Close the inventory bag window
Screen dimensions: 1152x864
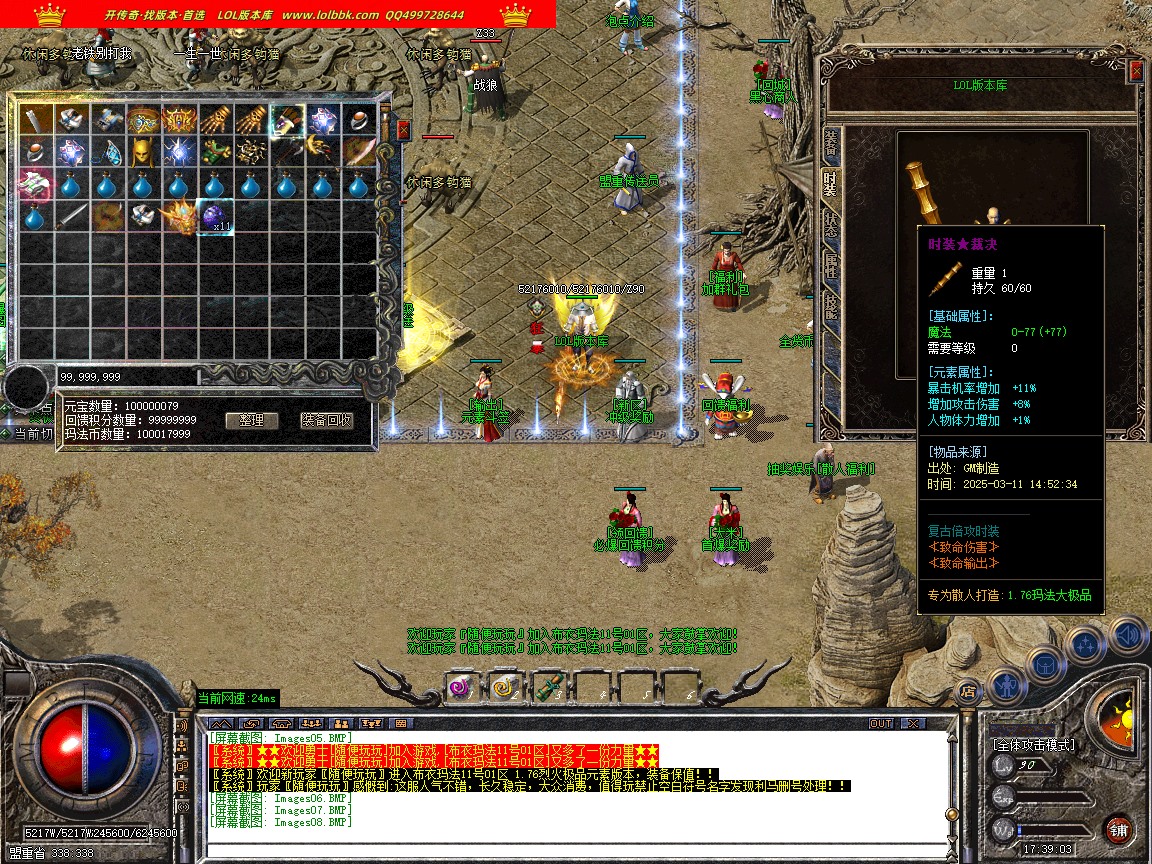pyautogui.click(x=403, y=129)
